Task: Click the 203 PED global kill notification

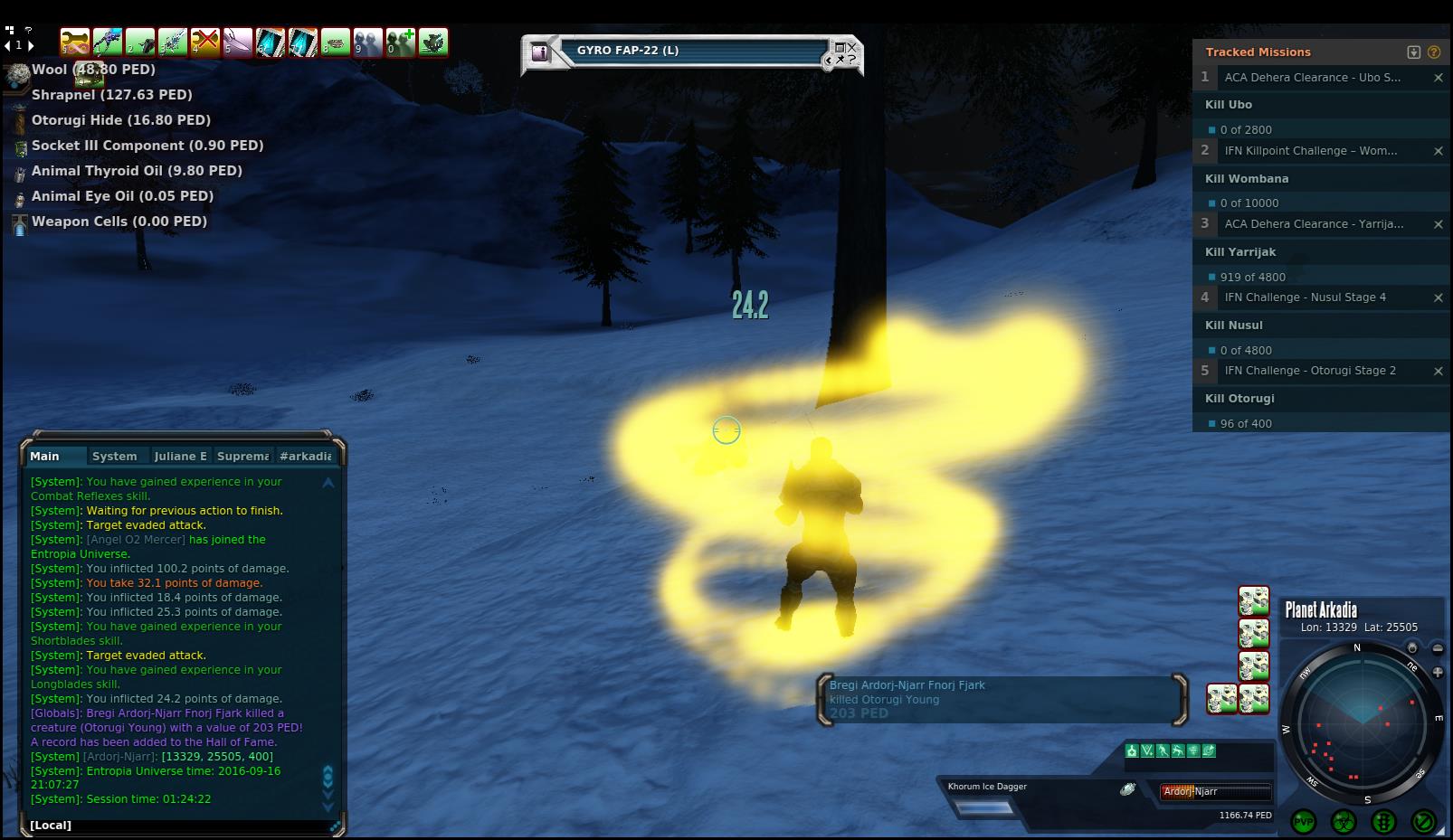Action: [1002, 699]
